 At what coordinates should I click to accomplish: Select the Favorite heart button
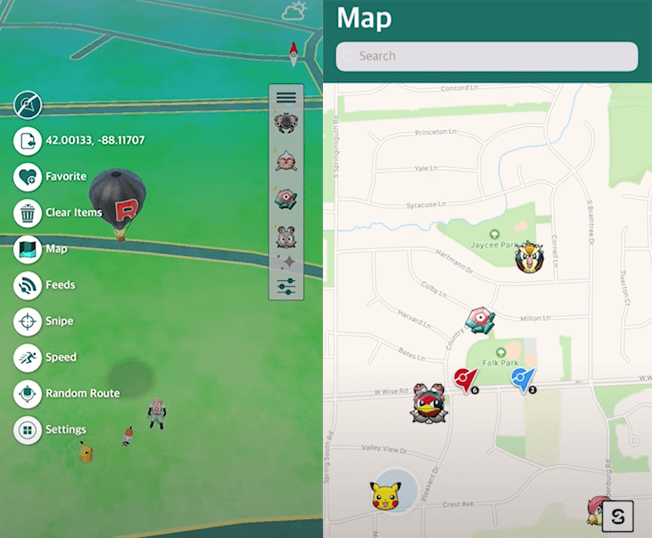pos(28,177)
